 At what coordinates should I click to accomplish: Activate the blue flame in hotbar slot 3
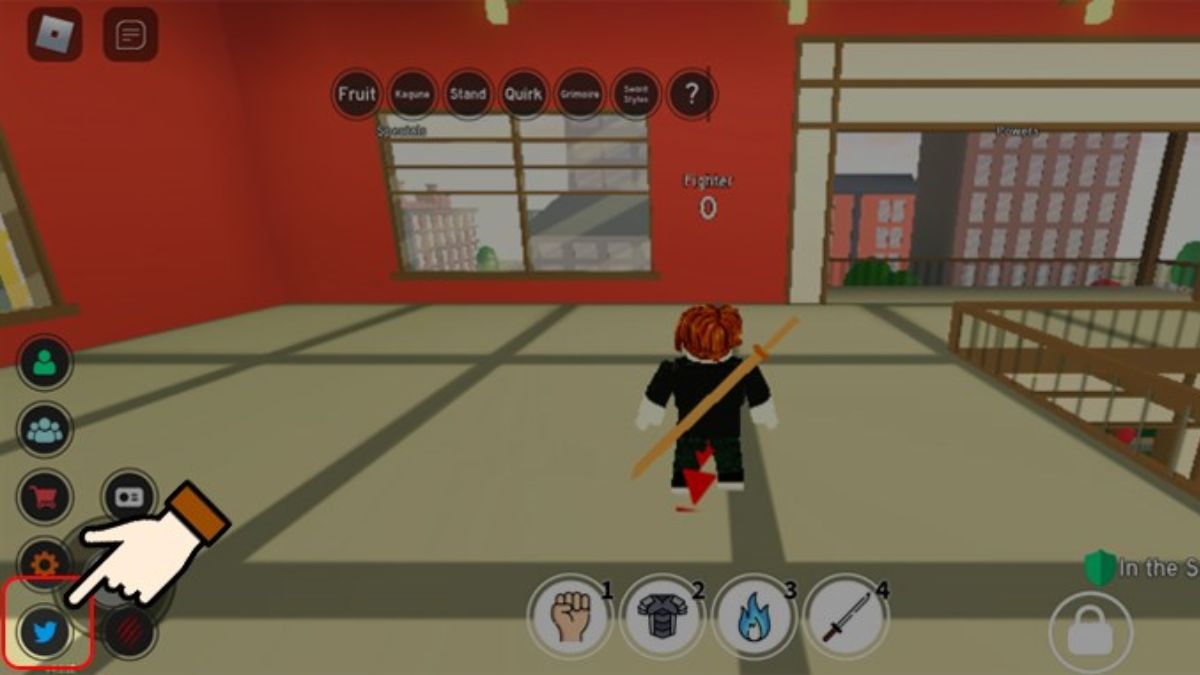click(x=752, y=615)
